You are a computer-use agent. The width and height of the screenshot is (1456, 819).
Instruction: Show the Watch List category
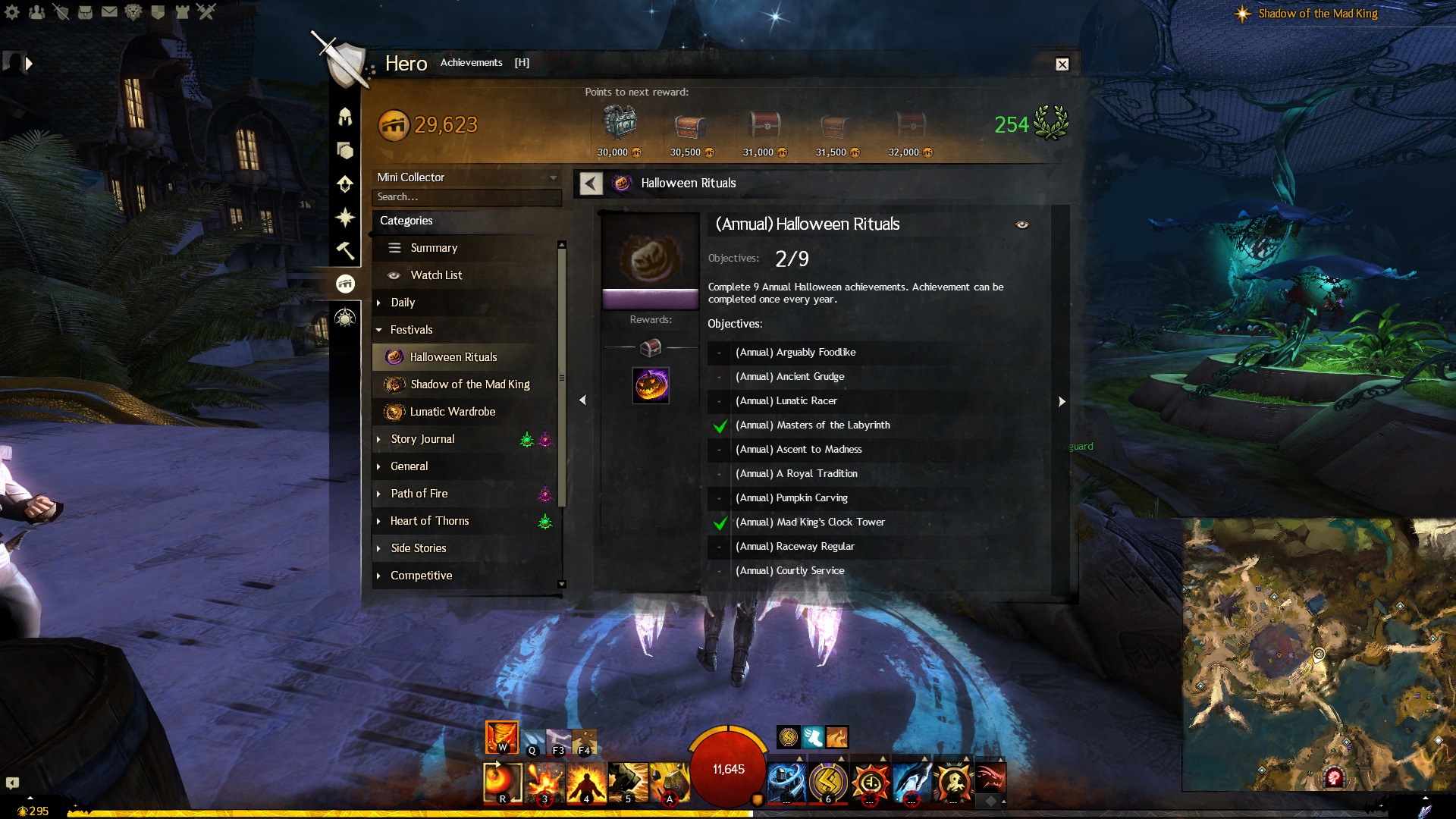pos(436,275)
